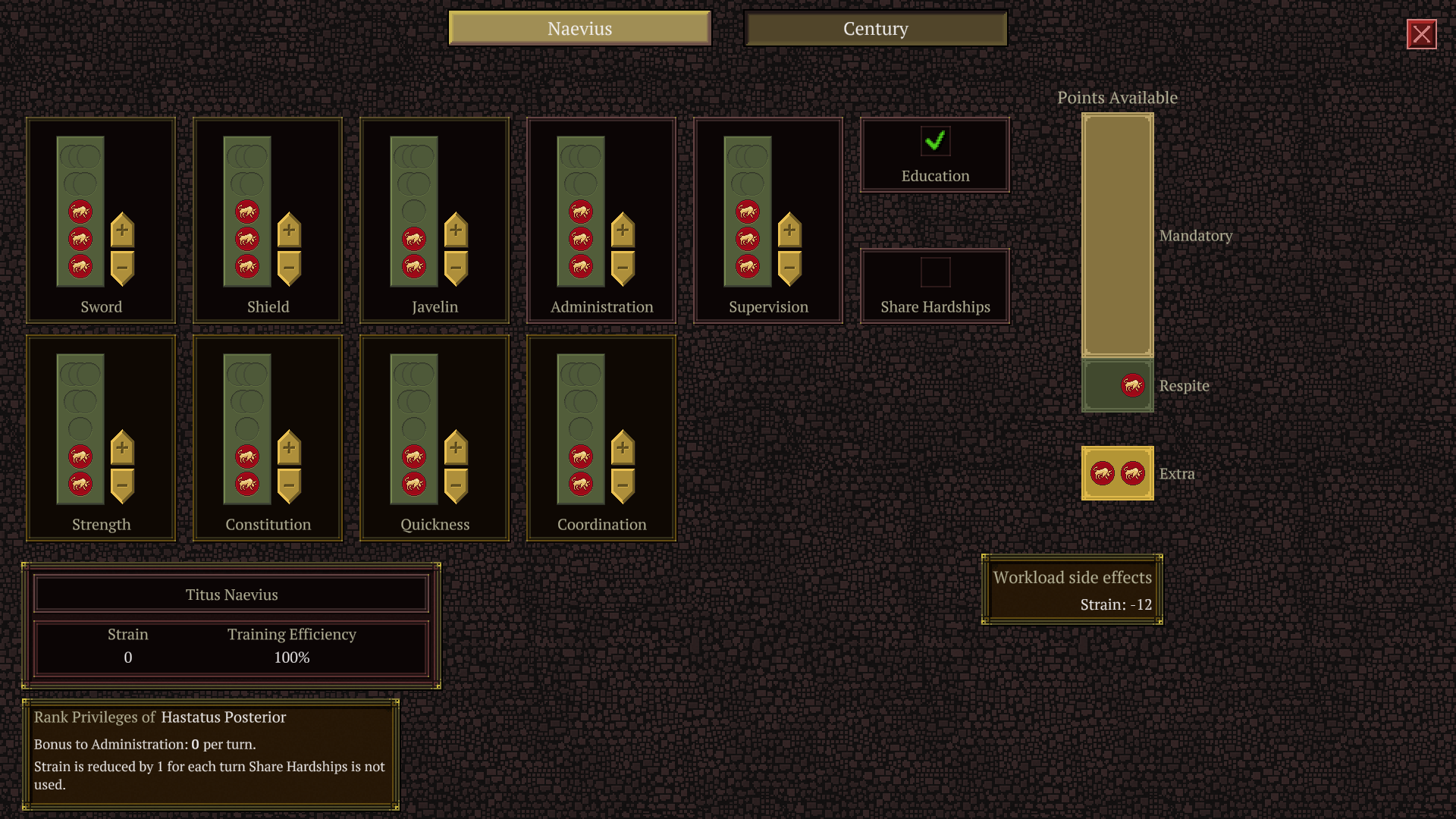The image size is (1456, 819).
Task: Click the Titus Naevius name field
Action: 231,595
